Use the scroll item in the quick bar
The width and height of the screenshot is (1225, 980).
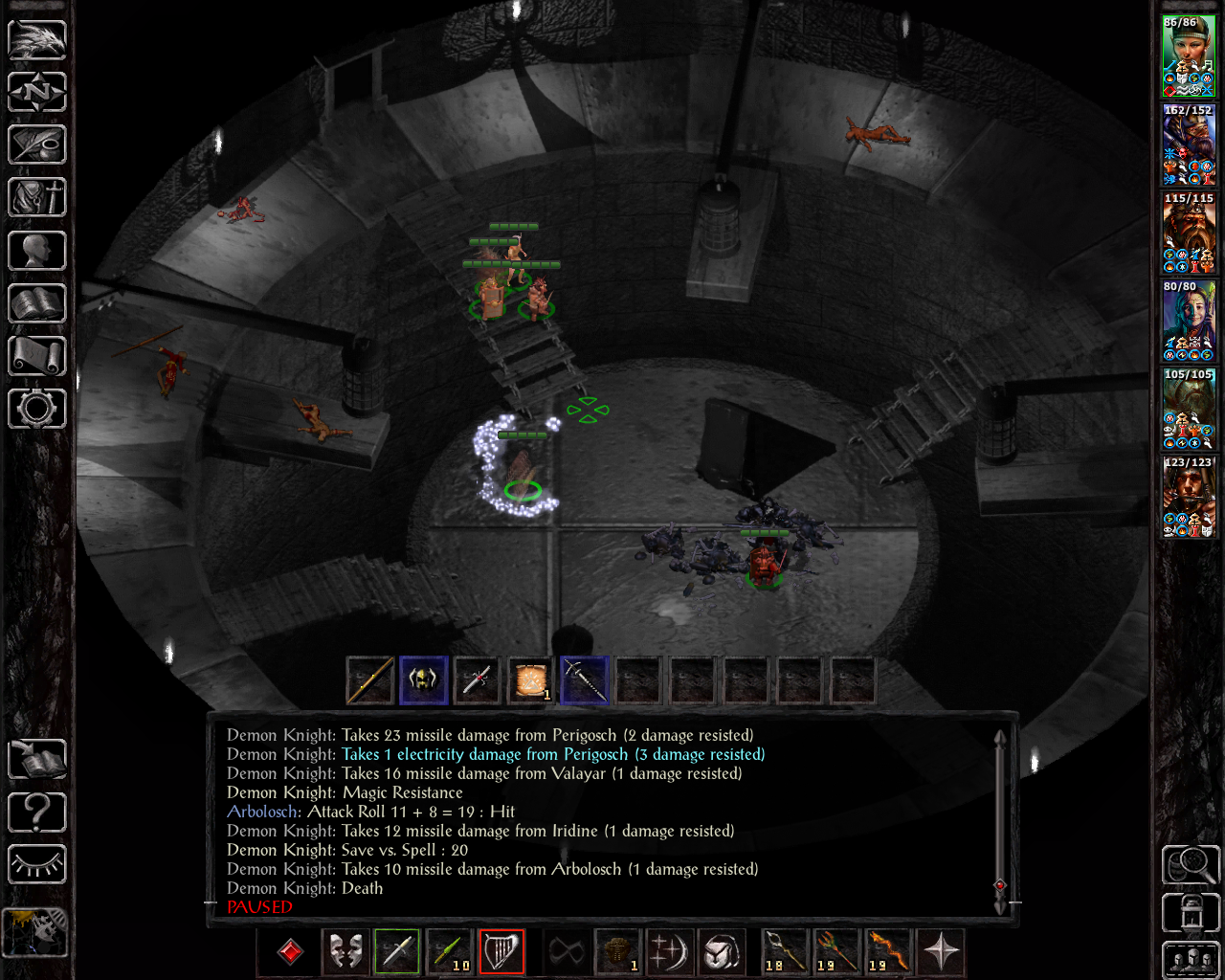click(530, 680)
